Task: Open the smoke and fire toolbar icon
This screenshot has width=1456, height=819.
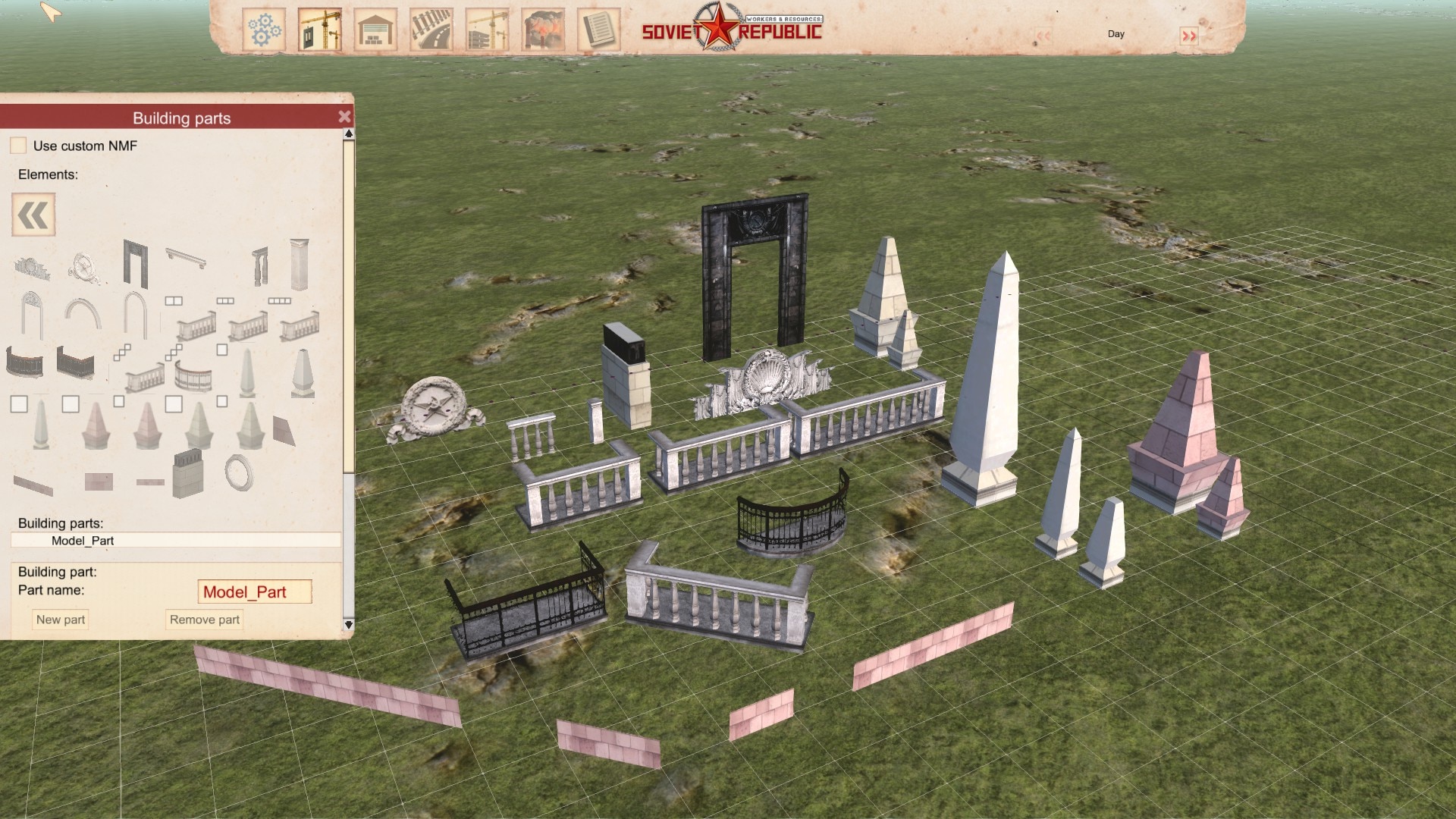Action: pos(543,30)
